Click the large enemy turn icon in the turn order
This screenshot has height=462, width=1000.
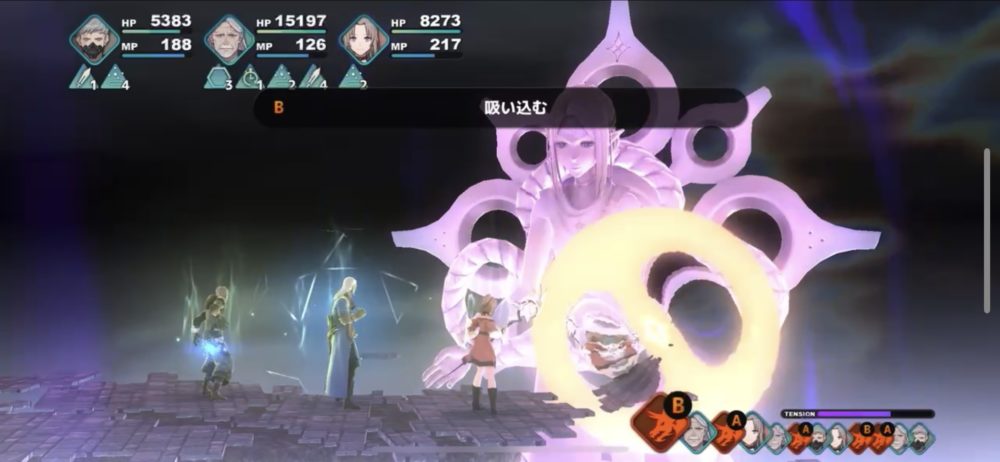(x=663, y=421)
